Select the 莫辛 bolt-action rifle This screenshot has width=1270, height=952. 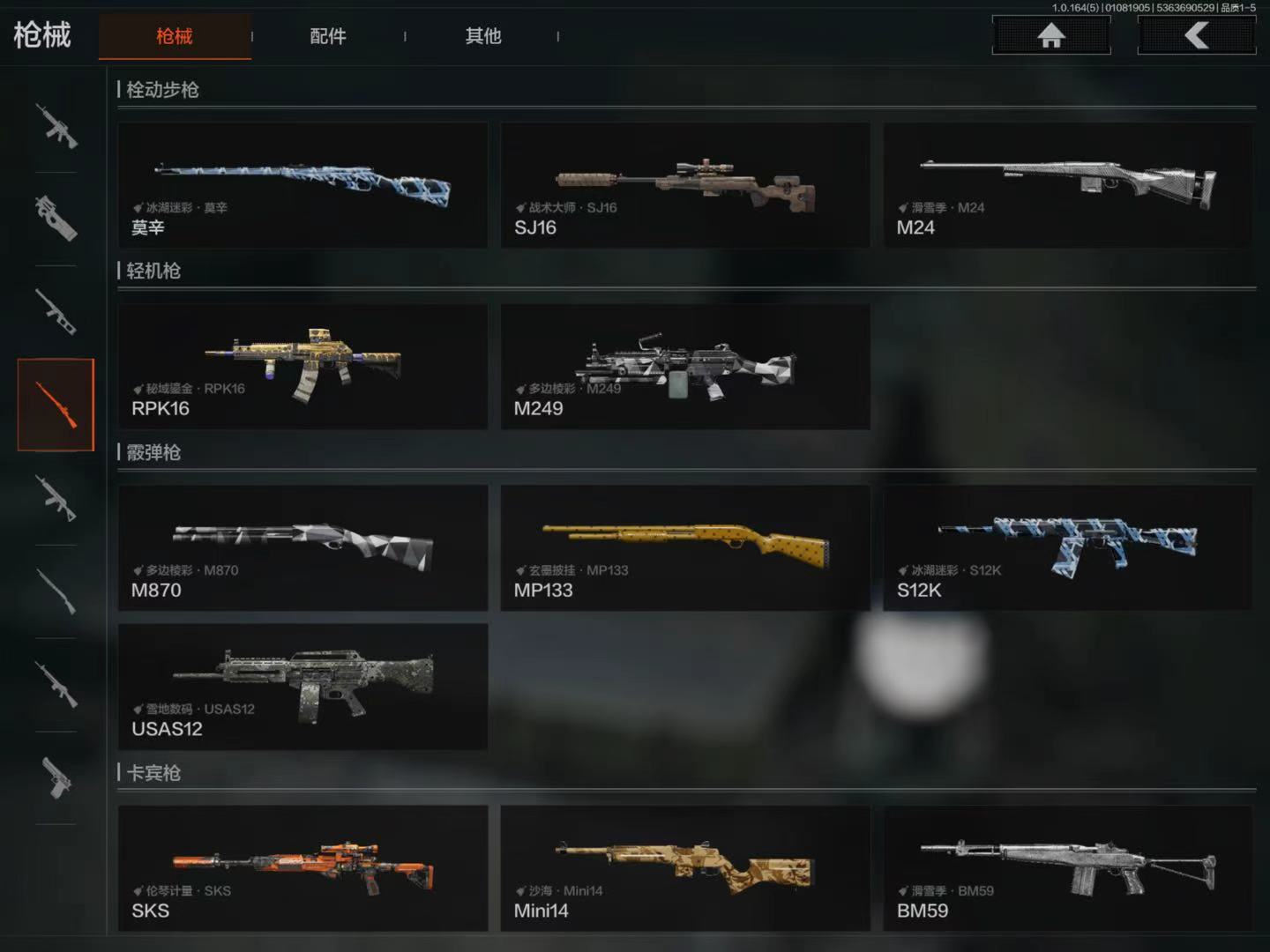click(x=303, y=185)
